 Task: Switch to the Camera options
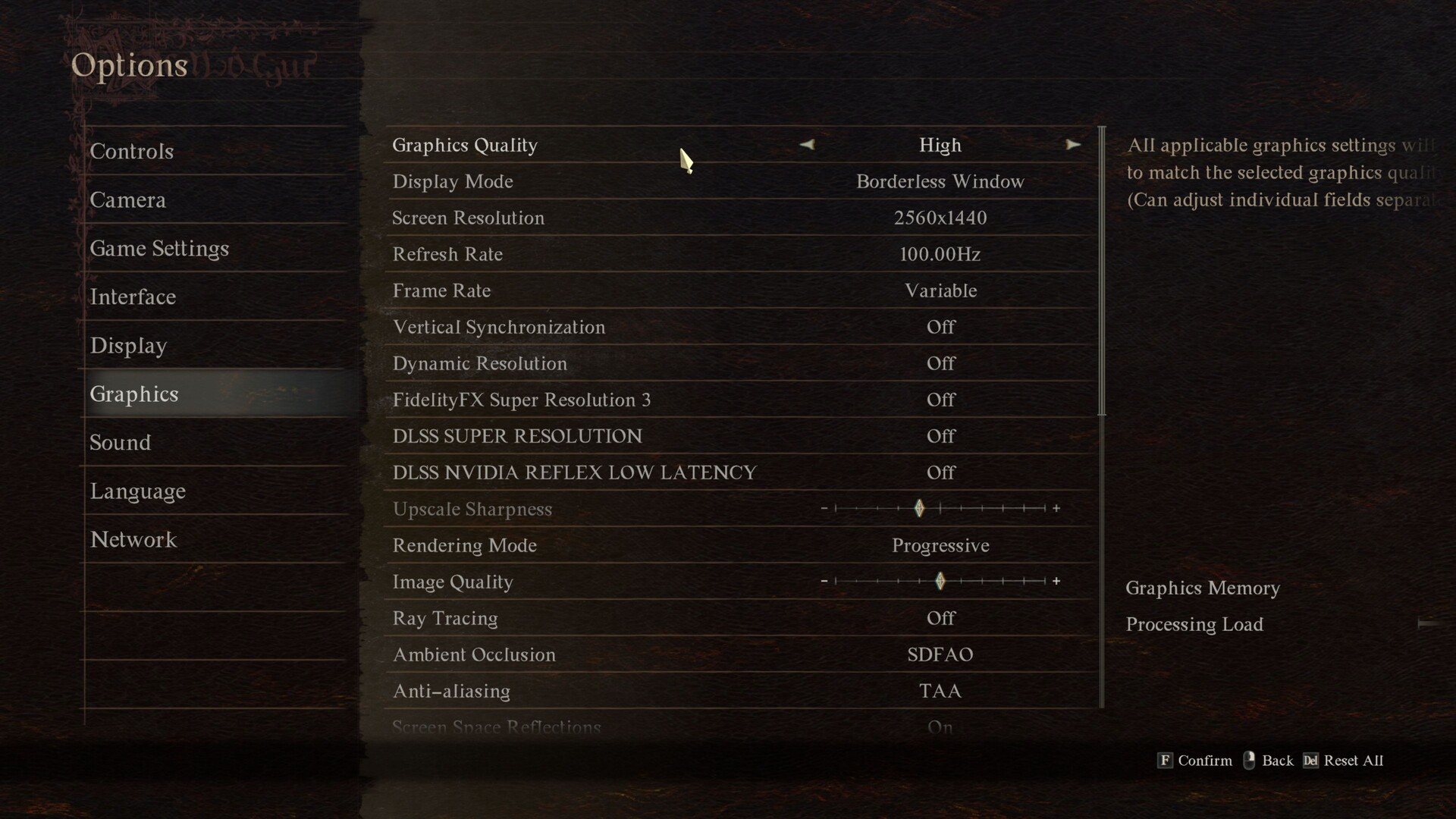click(127, 200)
